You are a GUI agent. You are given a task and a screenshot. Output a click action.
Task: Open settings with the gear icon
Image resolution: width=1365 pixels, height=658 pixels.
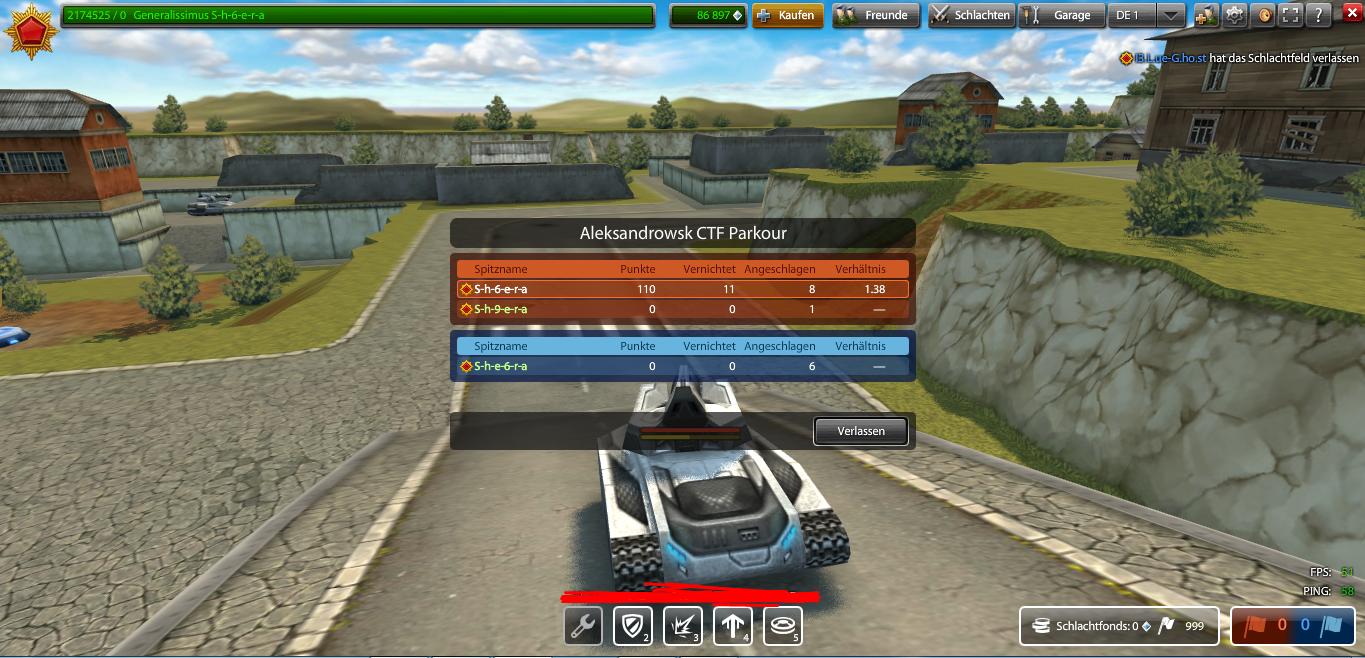click(1236, 15)
